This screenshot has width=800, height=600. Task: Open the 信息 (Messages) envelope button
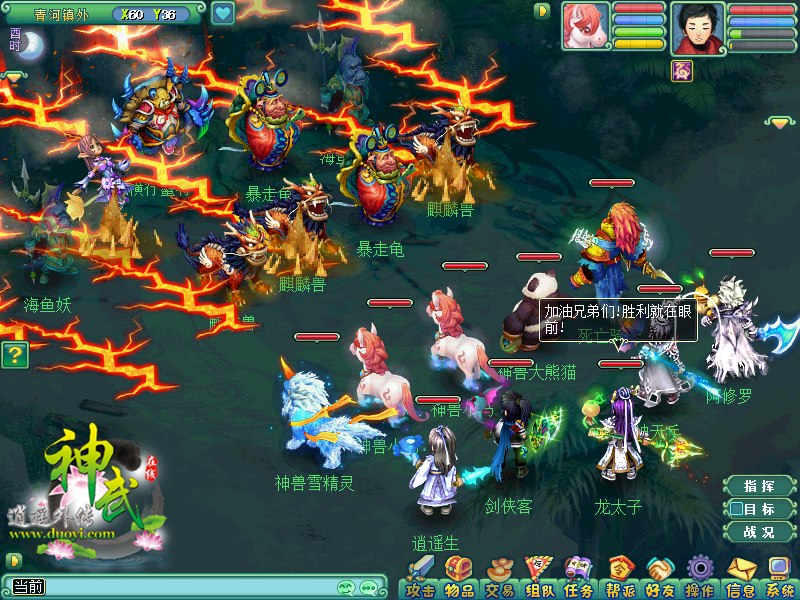[x=741, y=578]
